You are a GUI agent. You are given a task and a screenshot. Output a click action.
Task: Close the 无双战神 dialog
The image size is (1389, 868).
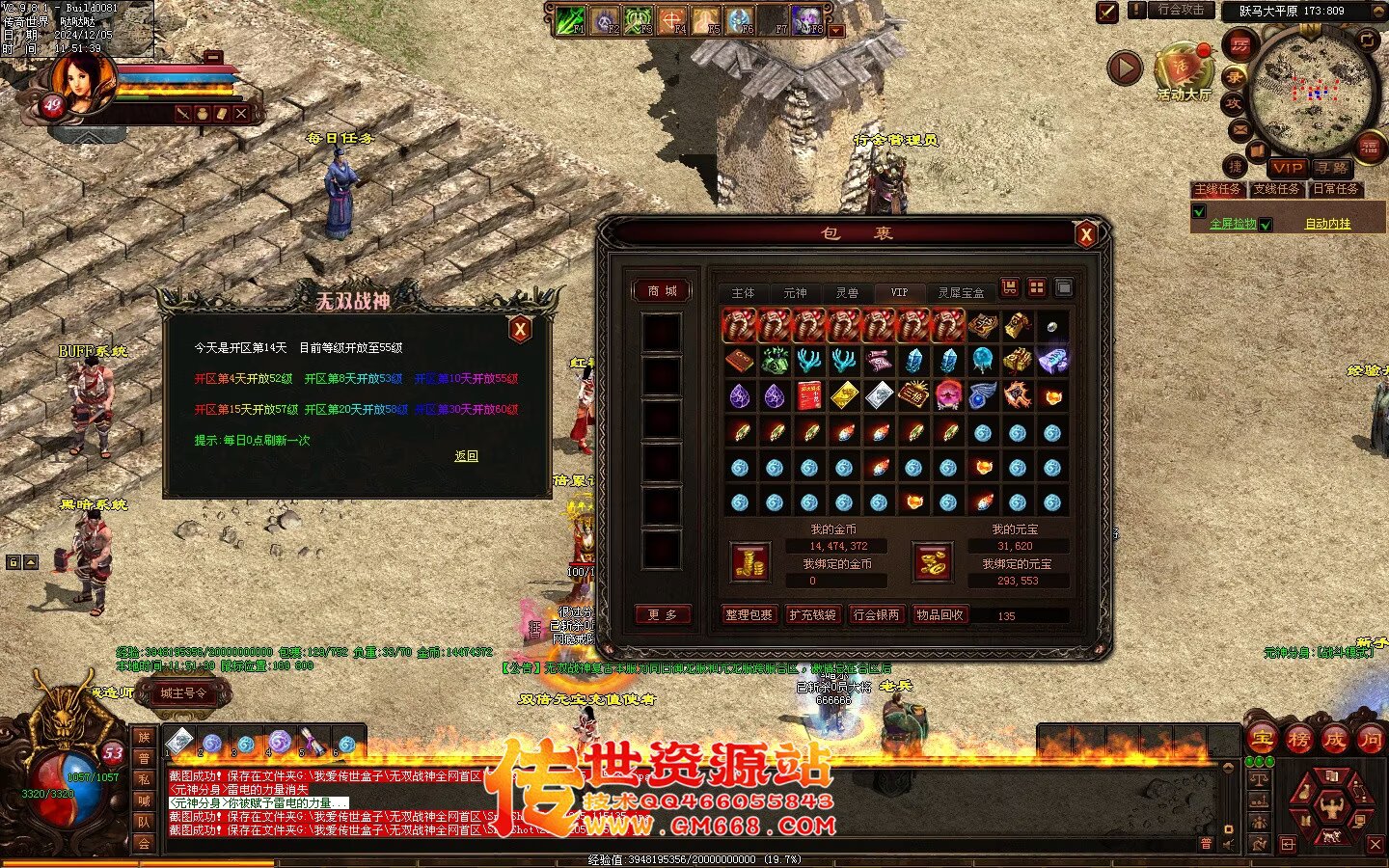pyautogui.click(x=520, y=329)
